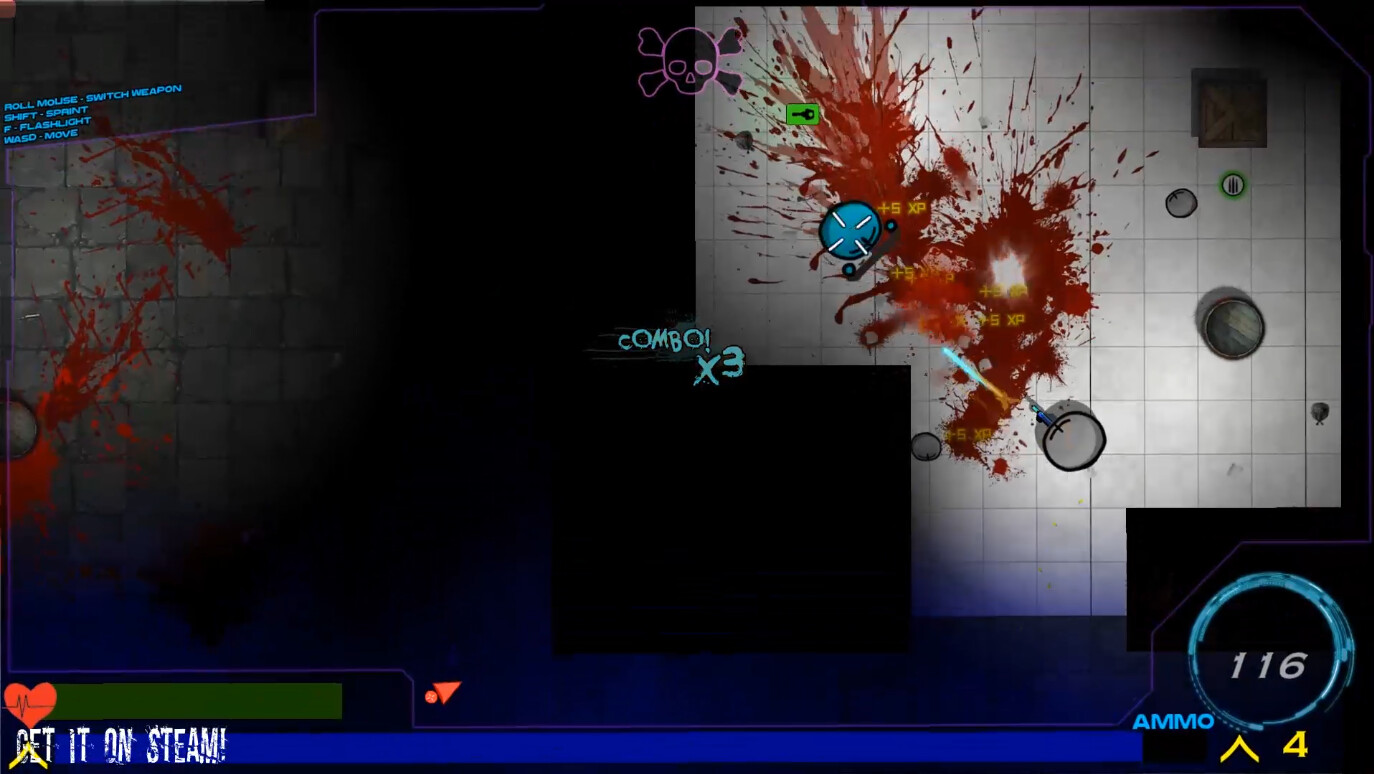Viewport: 1374px width, 774px height.
Task: Expand the yellow chevron beside the ammo count
Action: (x=1240, y=745)
